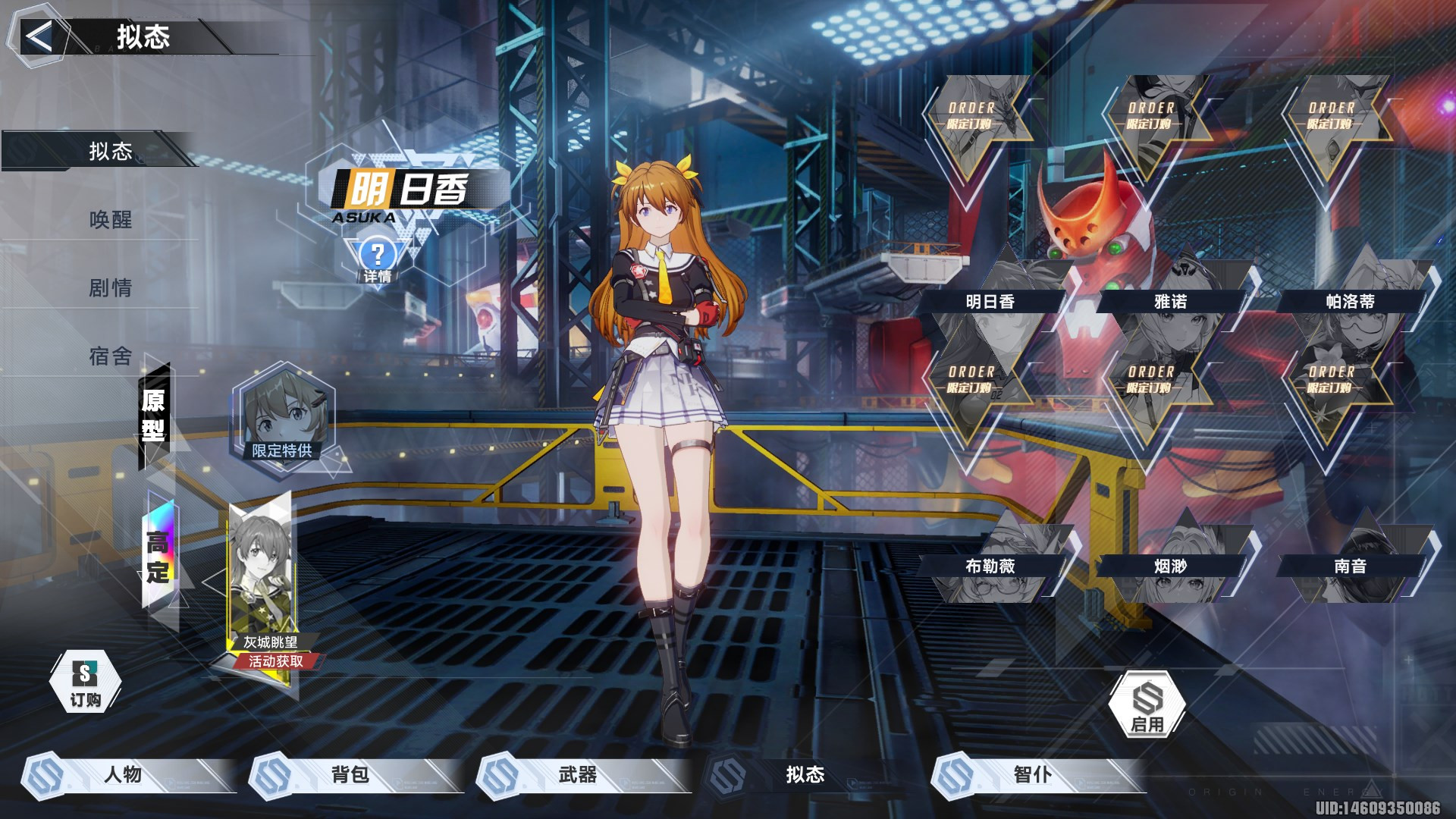Open the 智仆 tab
The width and height of the screenshot is (1456, 819).
tap(1033, 774)
